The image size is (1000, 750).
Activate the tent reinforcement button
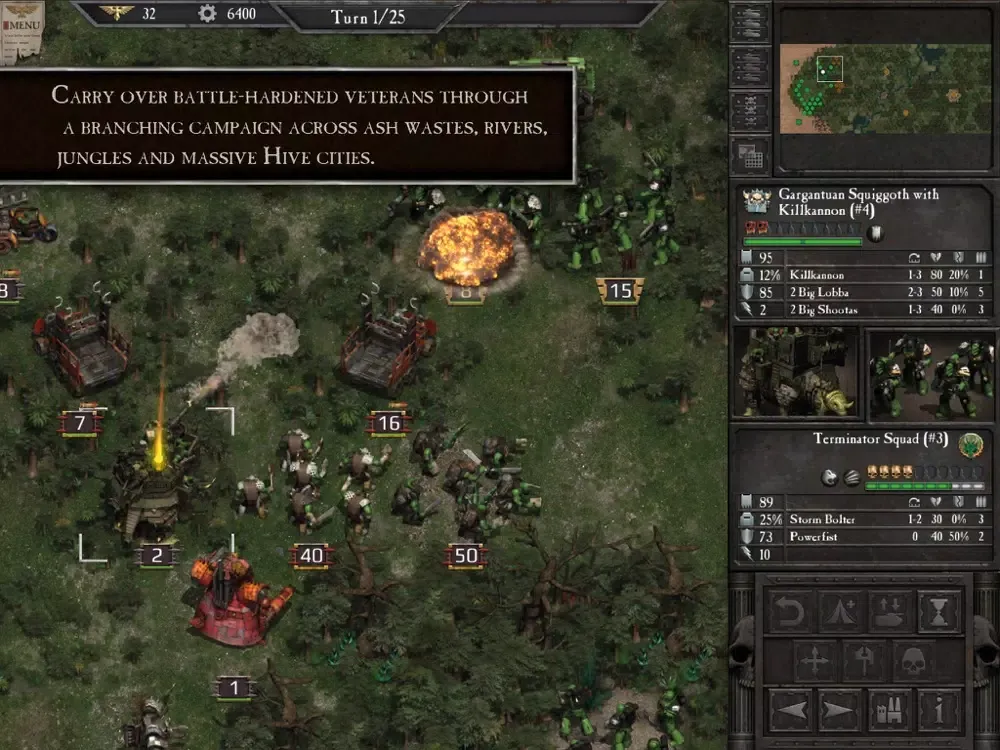click(x=841, y=611)
